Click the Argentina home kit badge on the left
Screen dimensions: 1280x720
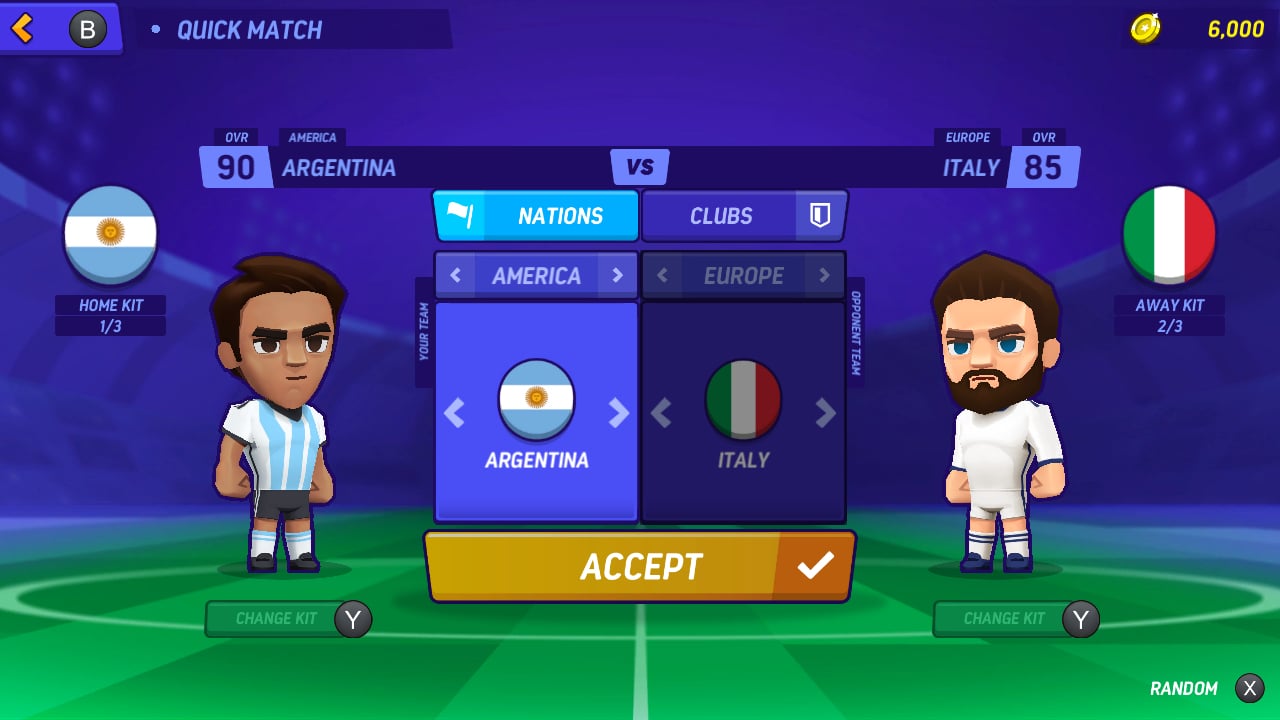tap(110, 233)
